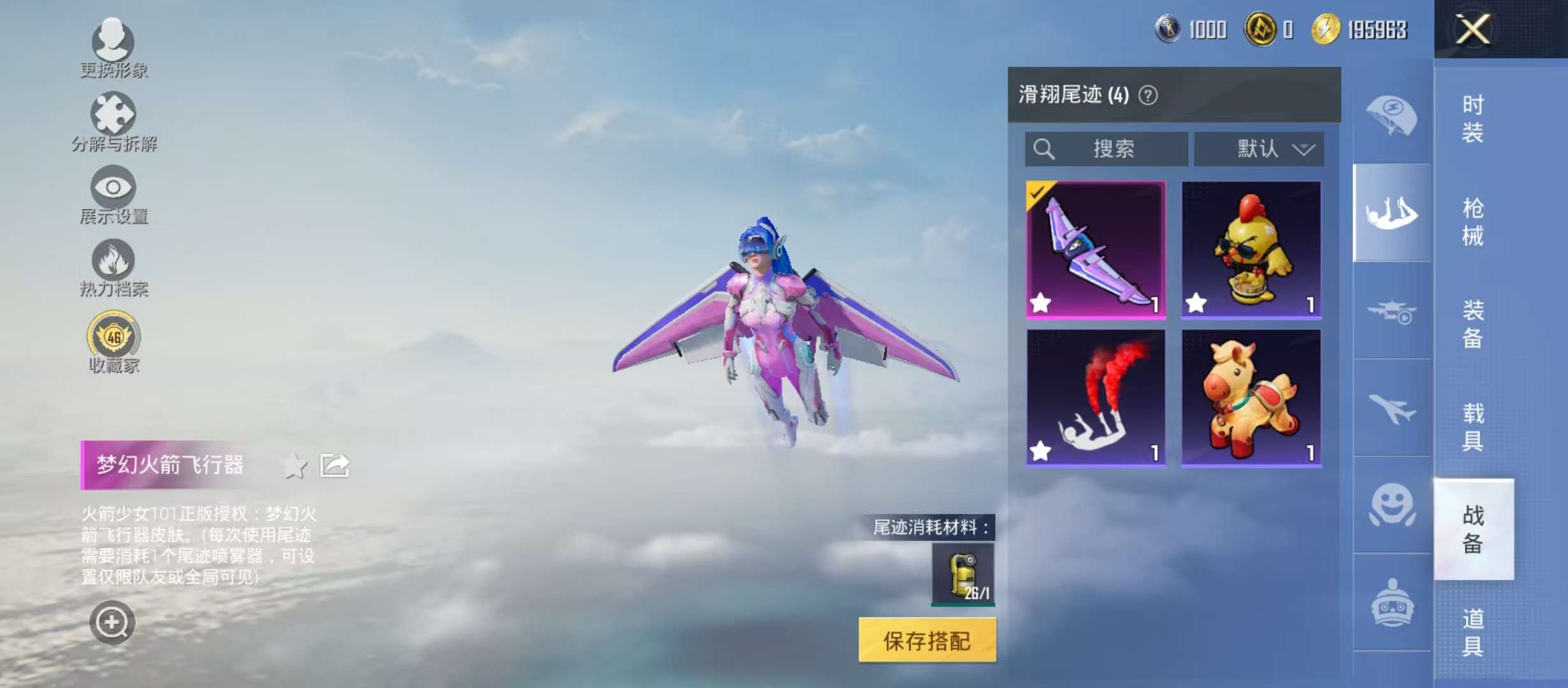Activate the magnifier zoom preview tool
Screen dimensions: 1568x688
tap(112, 621)
